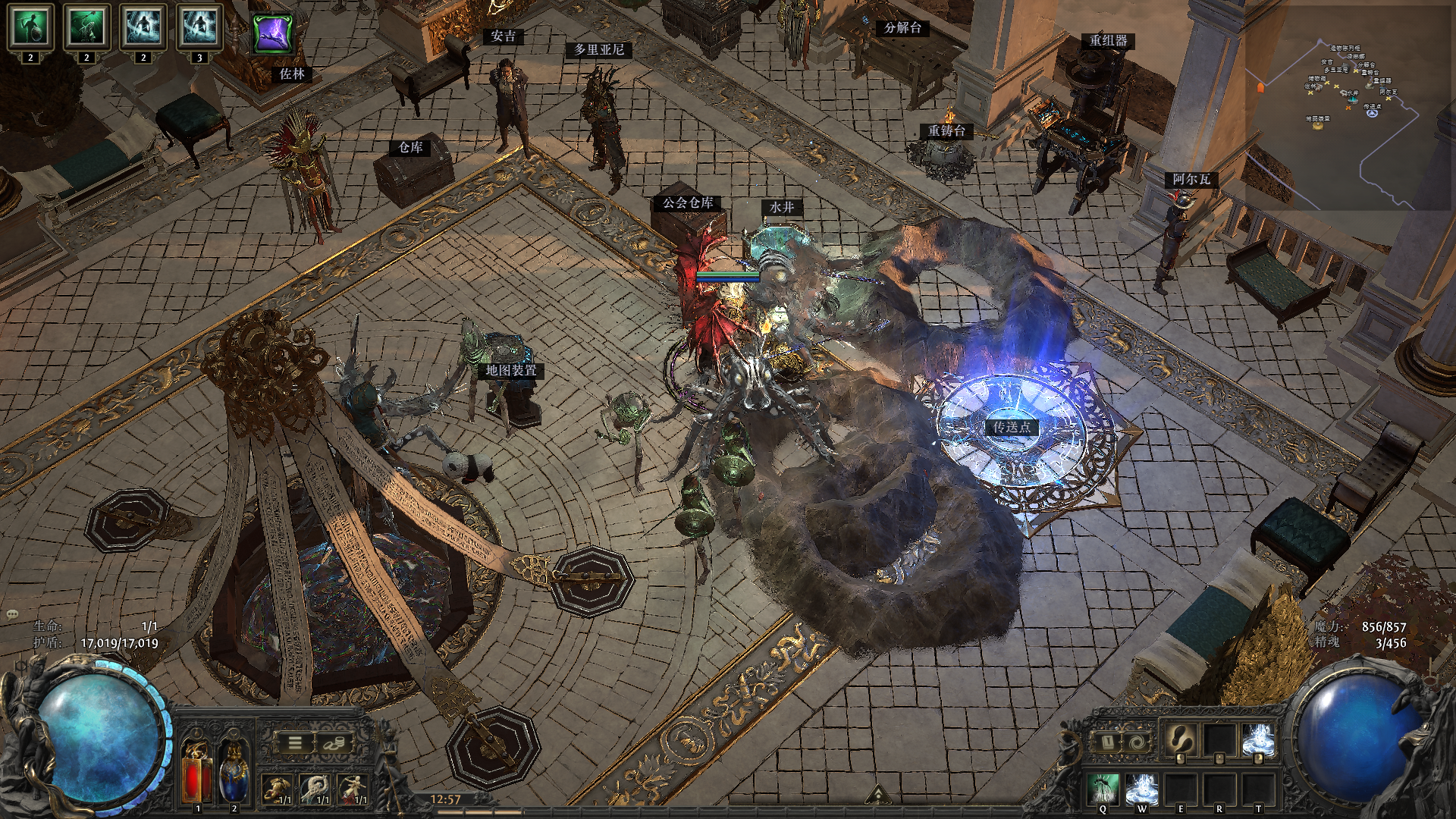This screenshot has width=1456, height=819.
Task: Activate the blue fountain skill on W
Action: coord(1141,789)
